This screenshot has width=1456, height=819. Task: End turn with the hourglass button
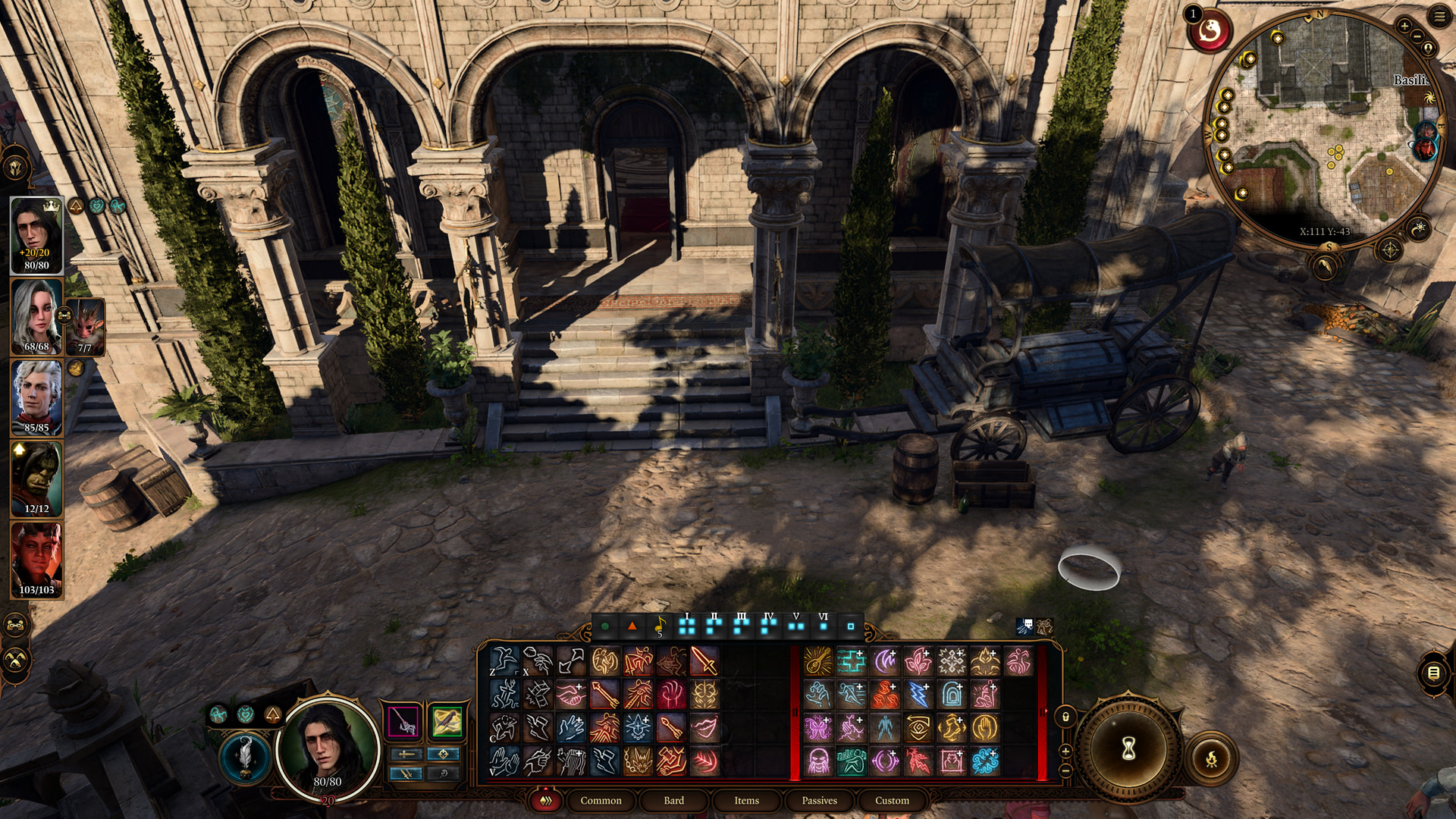1128,749
